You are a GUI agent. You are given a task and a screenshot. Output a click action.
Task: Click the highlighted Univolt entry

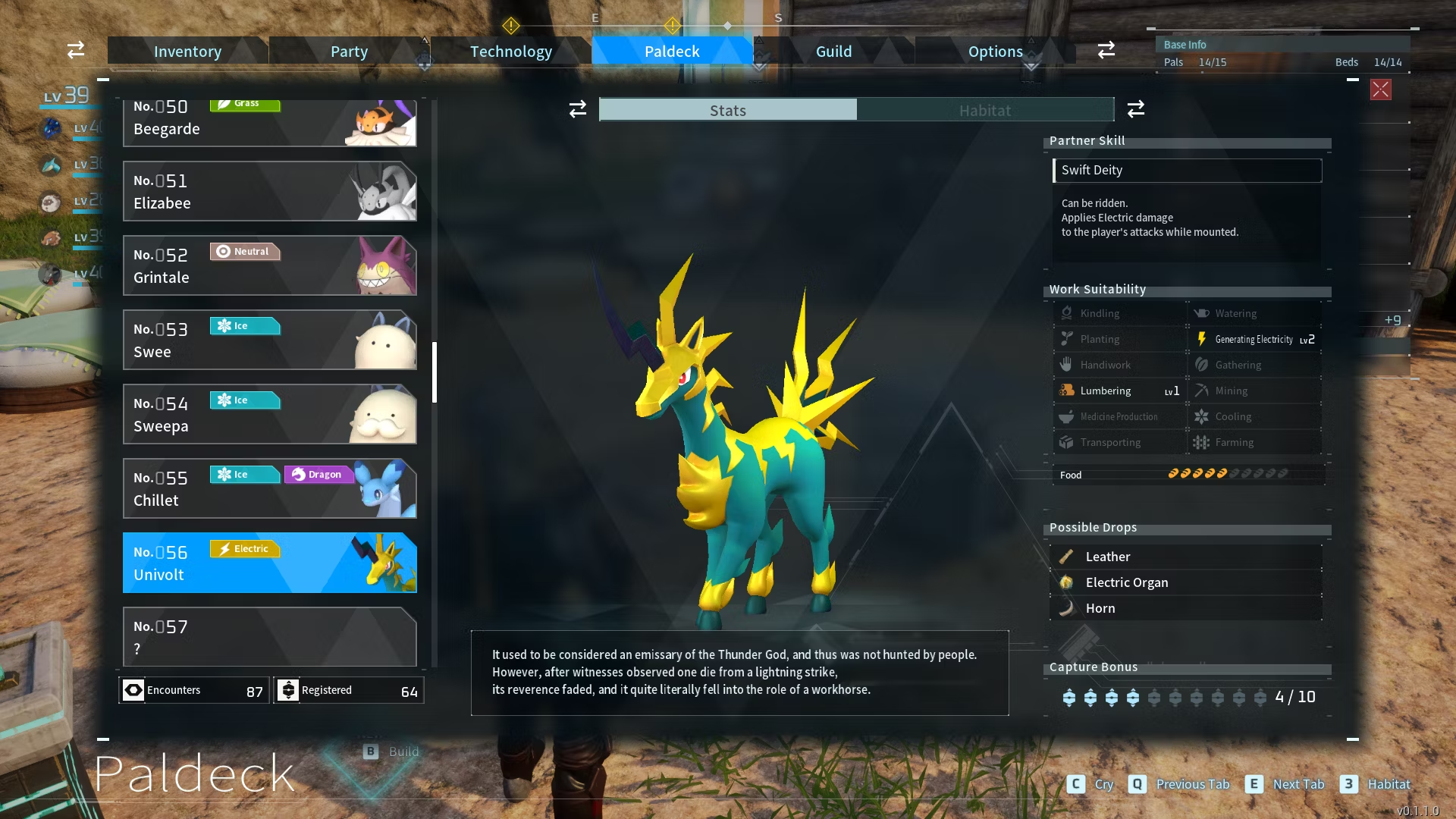pos(269,563)
